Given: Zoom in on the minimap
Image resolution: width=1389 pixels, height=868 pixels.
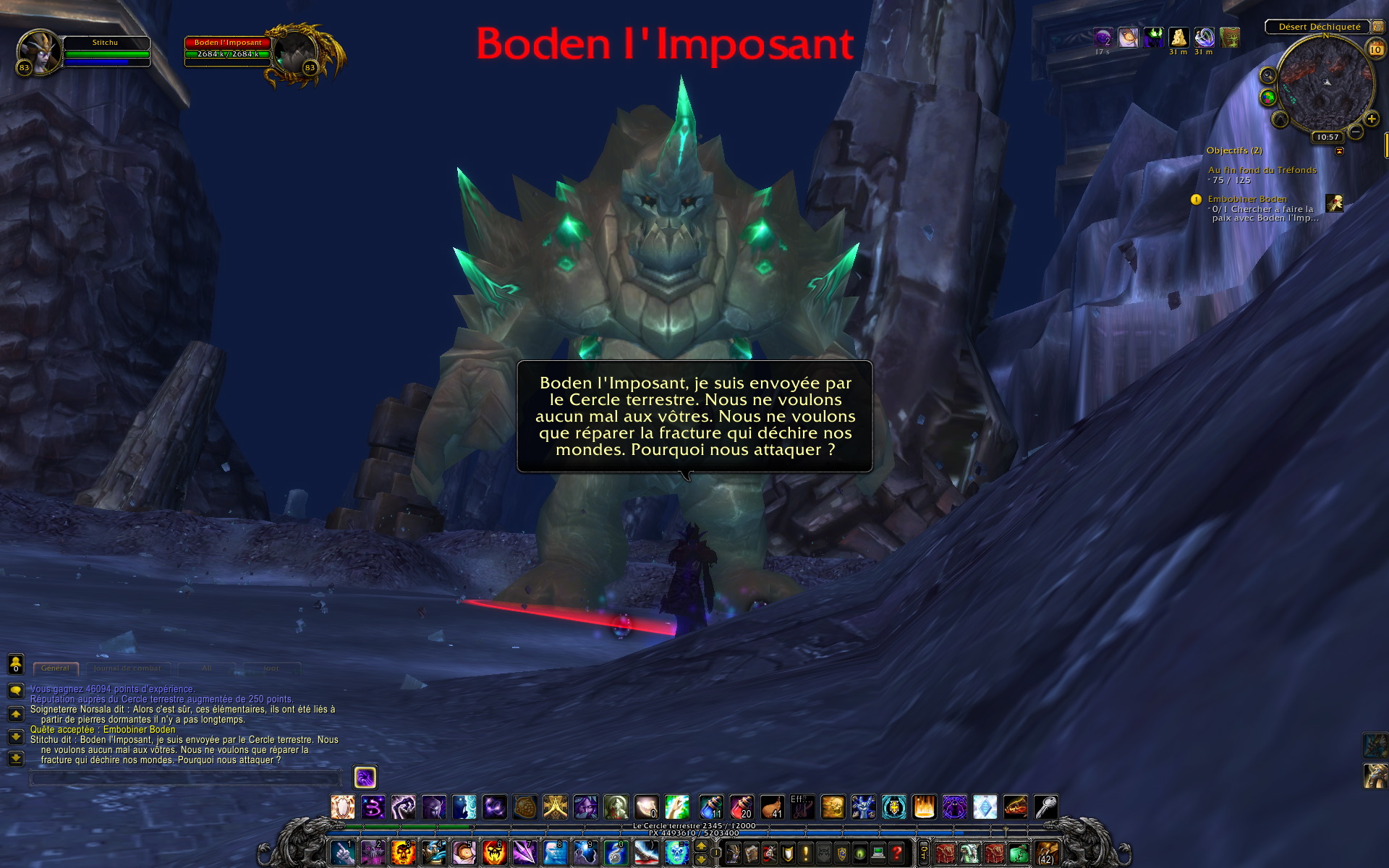Looking at the screenshot, I should 1371,119.
